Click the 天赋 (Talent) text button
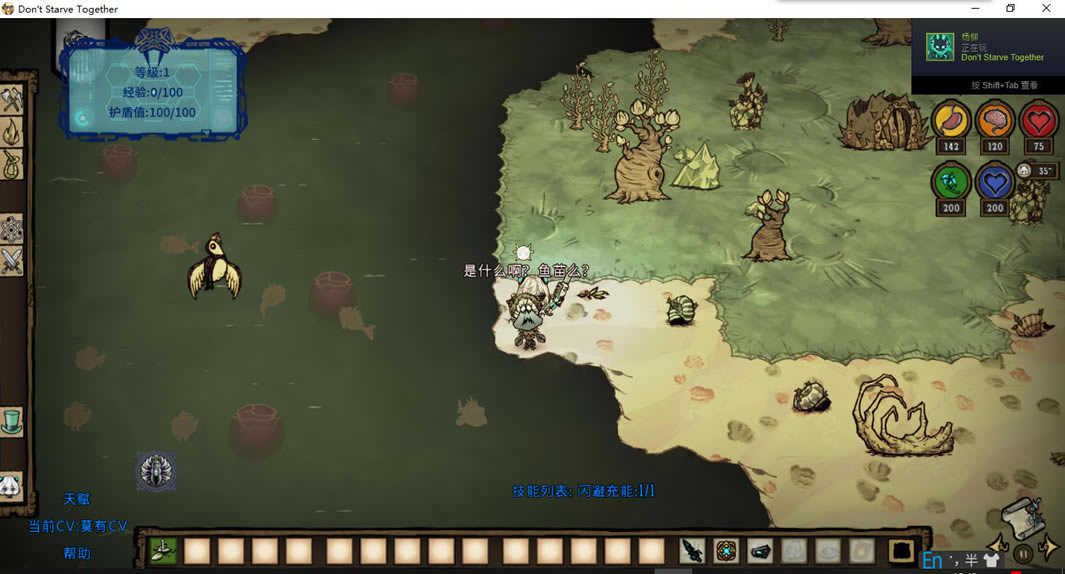 pyautogui.click(x=77, y=499)
